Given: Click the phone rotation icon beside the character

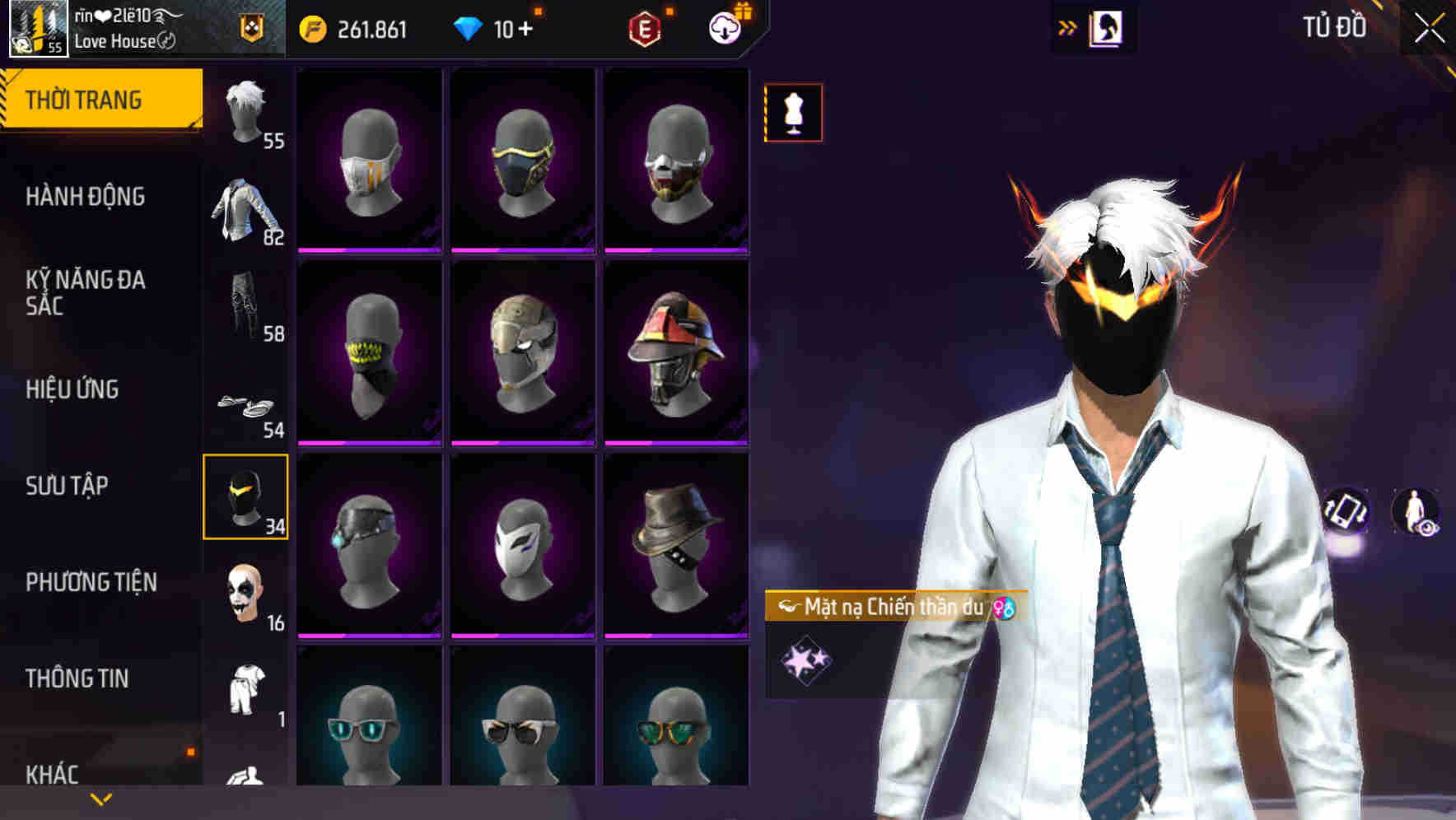Looking at the screenshot, I should coord(1344,511).
